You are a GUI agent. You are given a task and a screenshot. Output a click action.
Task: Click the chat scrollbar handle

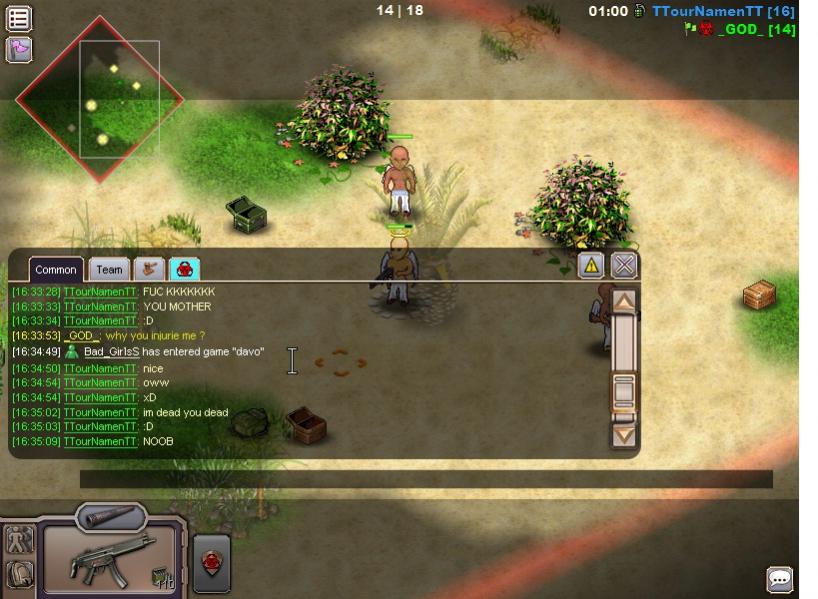click(x=624, y=391)
